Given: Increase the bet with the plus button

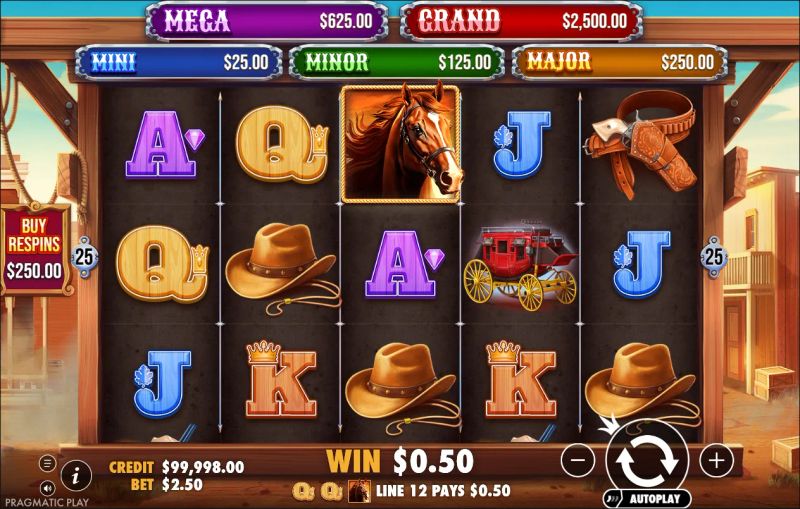Looking at the screenshot, I should coord(716,460).
